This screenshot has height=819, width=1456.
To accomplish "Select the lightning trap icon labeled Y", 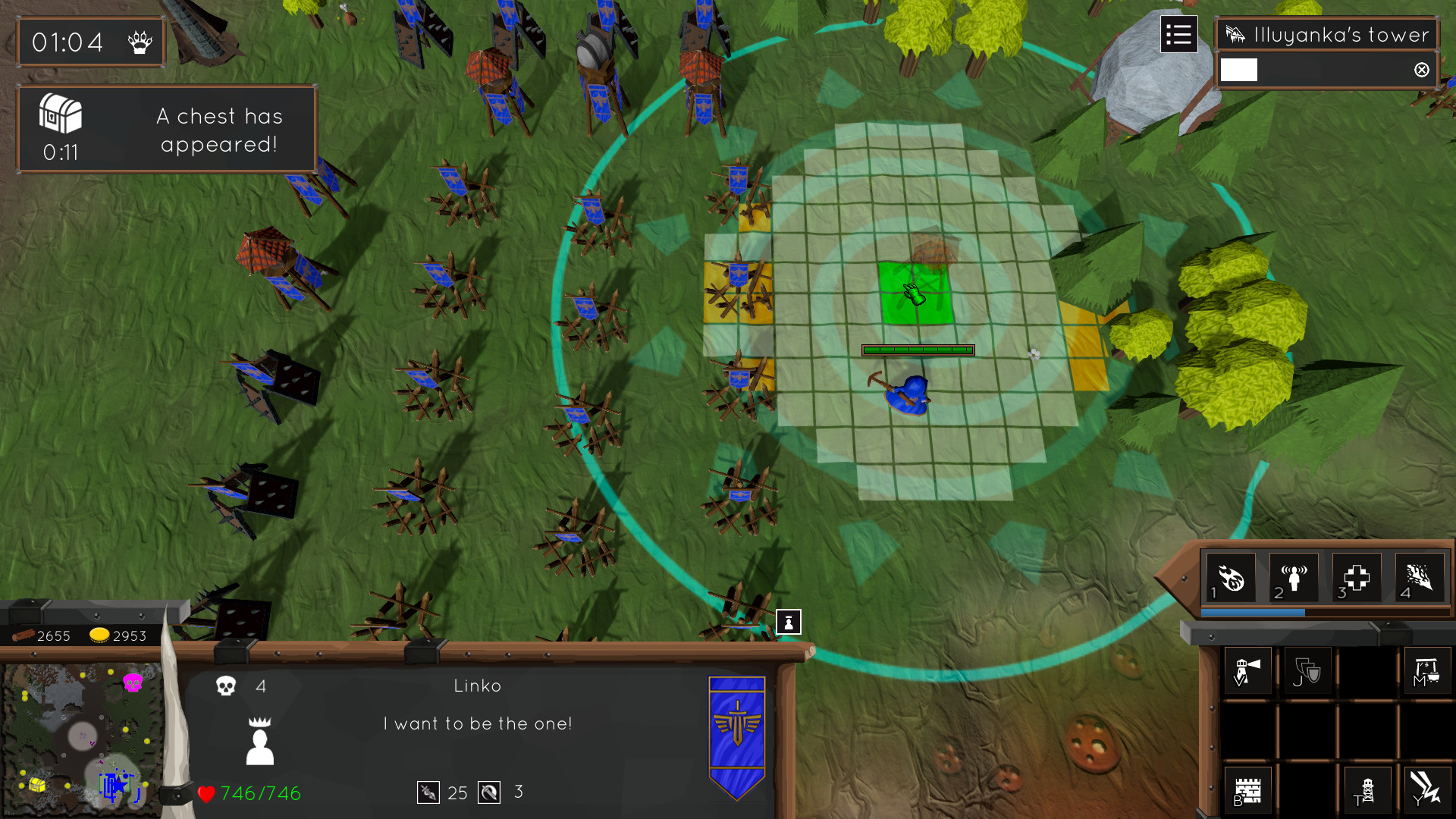I will pyautogui.click(x=1426, y=790).
